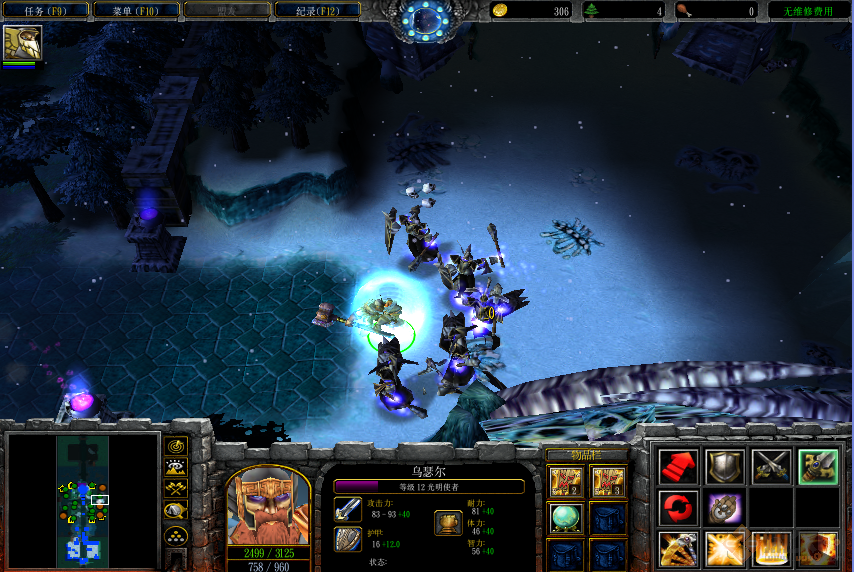Activate the red arrow Move command
This screenshot has height=572, width=854.
(677, 467)
